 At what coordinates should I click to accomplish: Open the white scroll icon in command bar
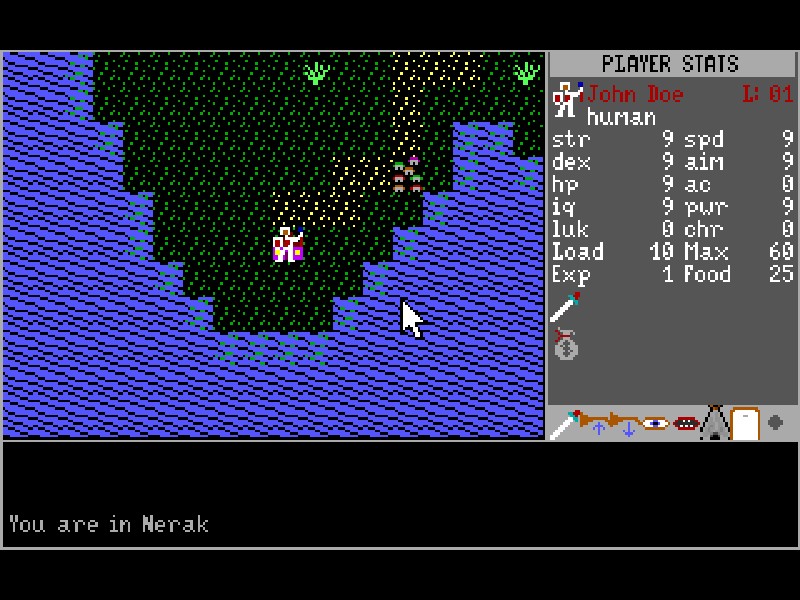click(744, 424)
